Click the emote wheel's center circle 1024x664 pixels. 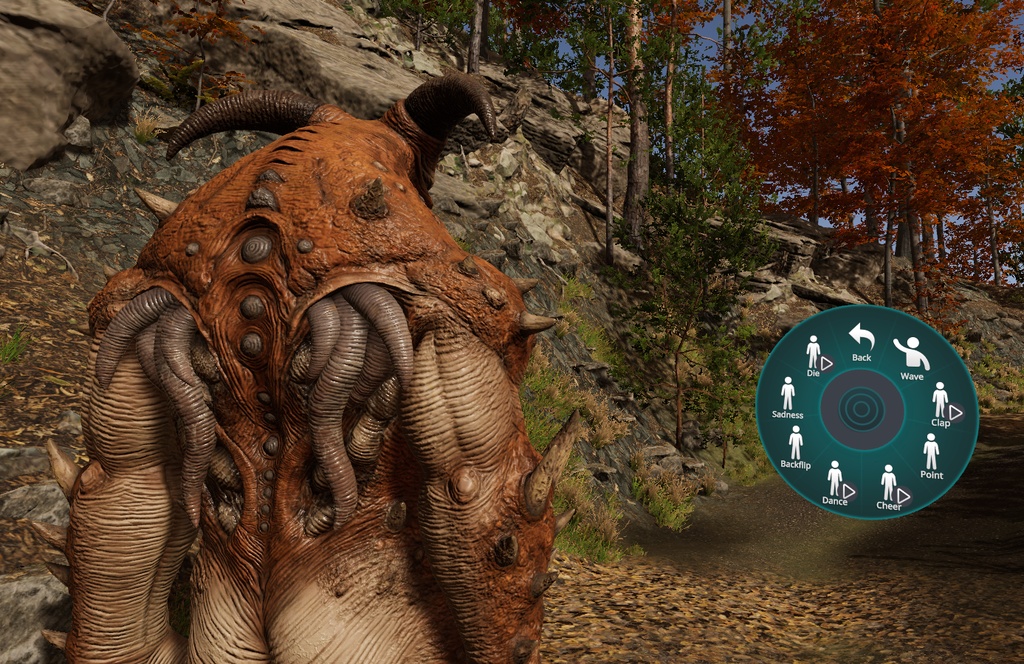coord(862,410)
